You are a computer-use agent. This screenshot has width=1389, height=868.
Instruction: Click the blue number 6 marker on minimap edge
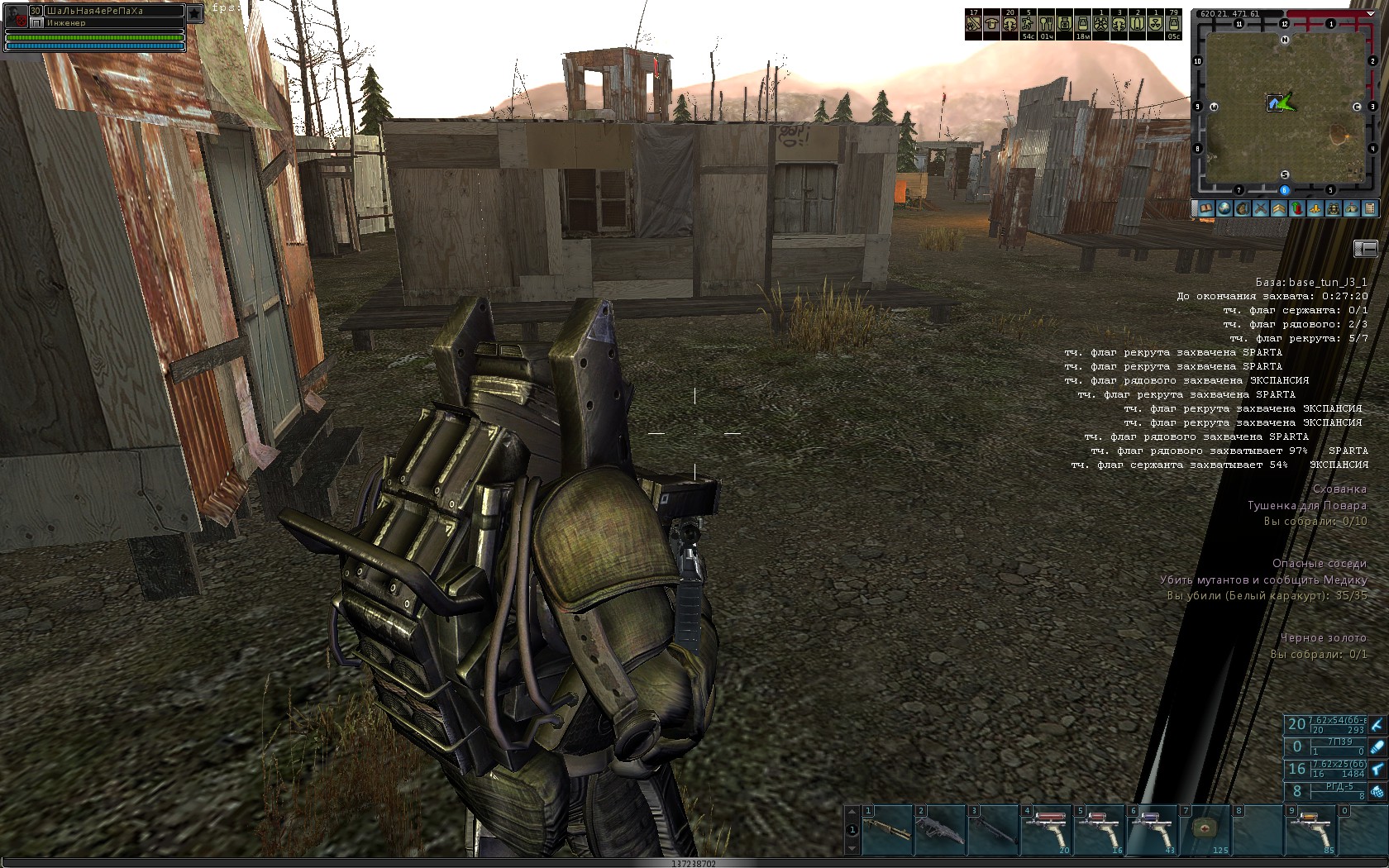[1283, 189]
